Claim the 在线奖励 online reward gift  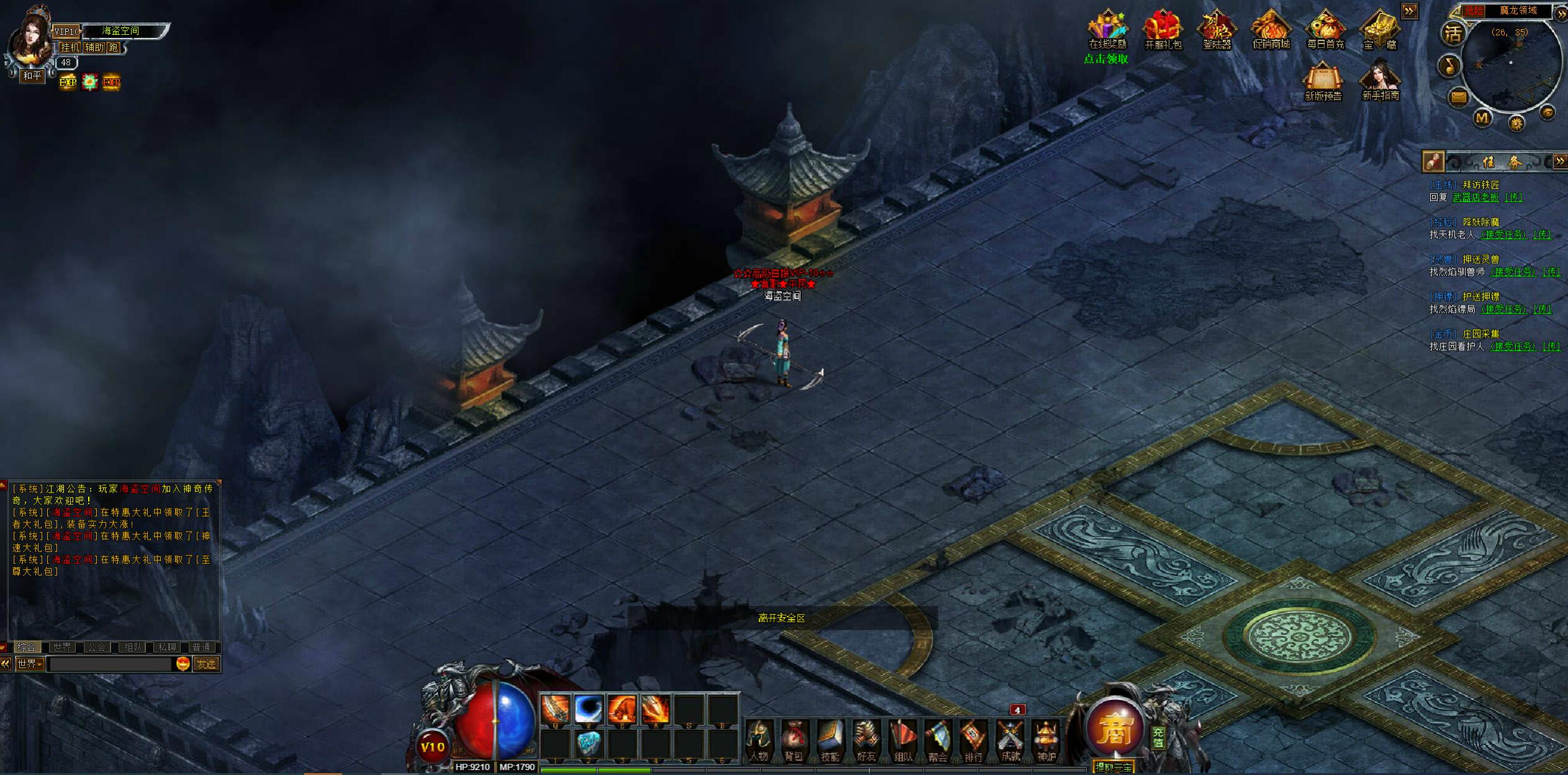tap(1107, 30)
